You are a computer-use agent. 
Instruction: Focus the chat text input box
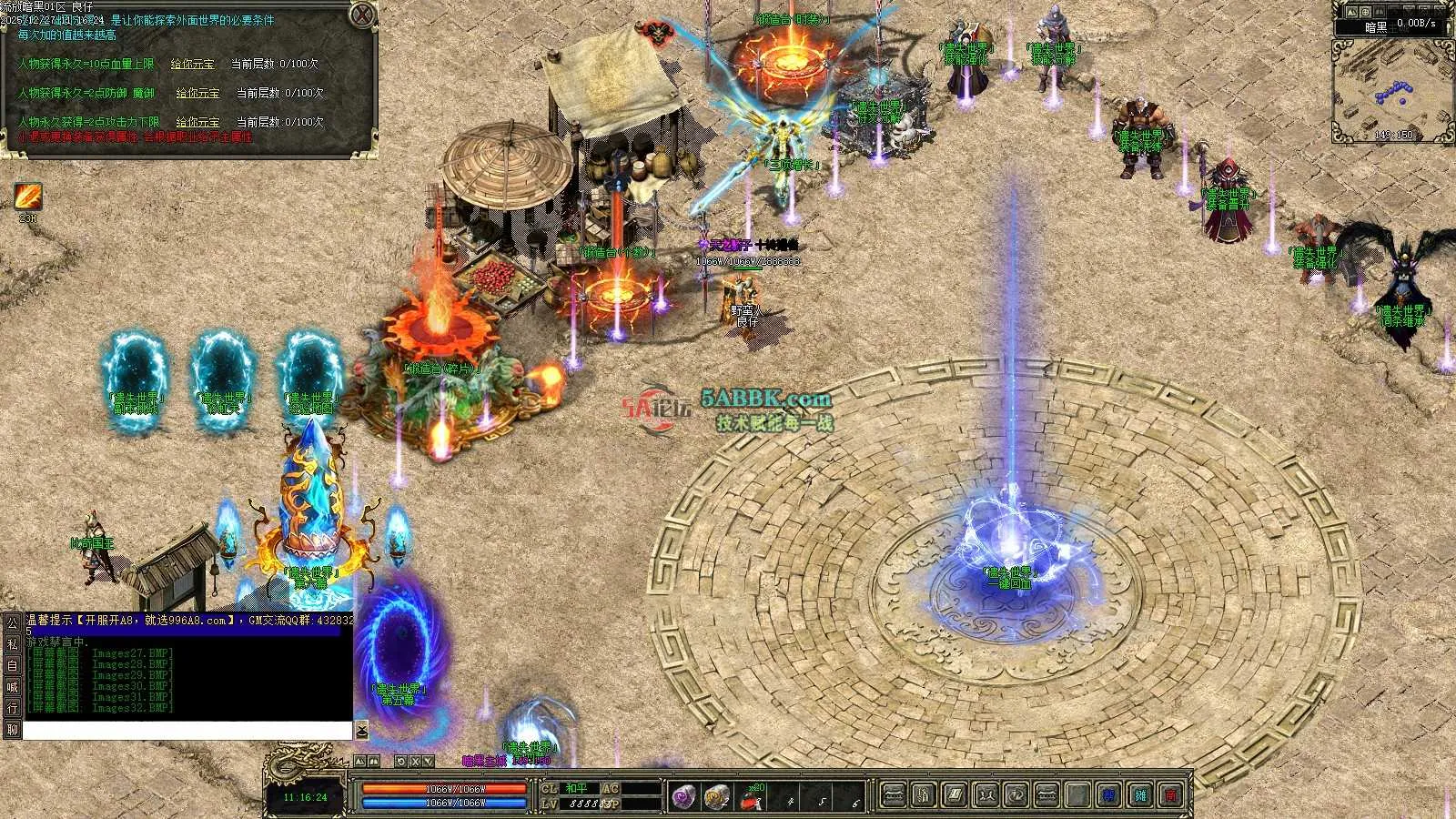click(187, 731)
